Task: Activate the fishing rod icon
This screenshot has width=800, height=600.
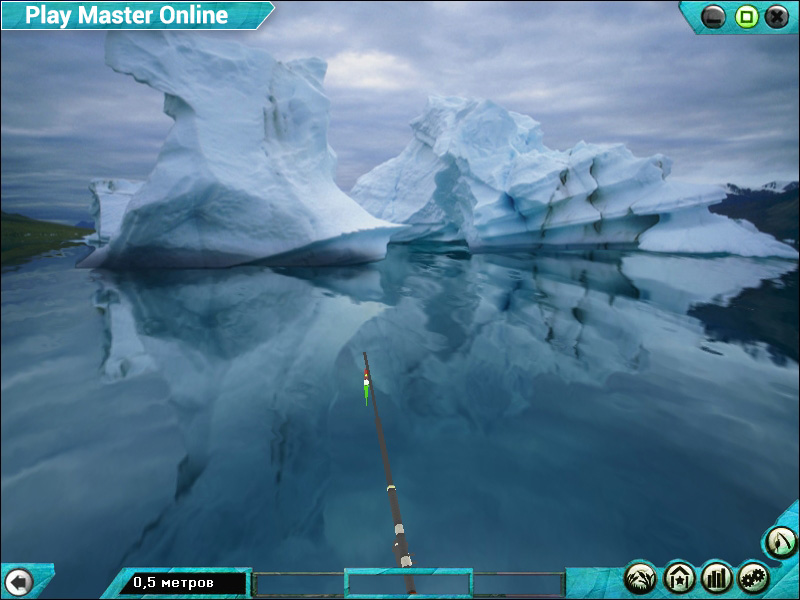Action: pos(781,542)
